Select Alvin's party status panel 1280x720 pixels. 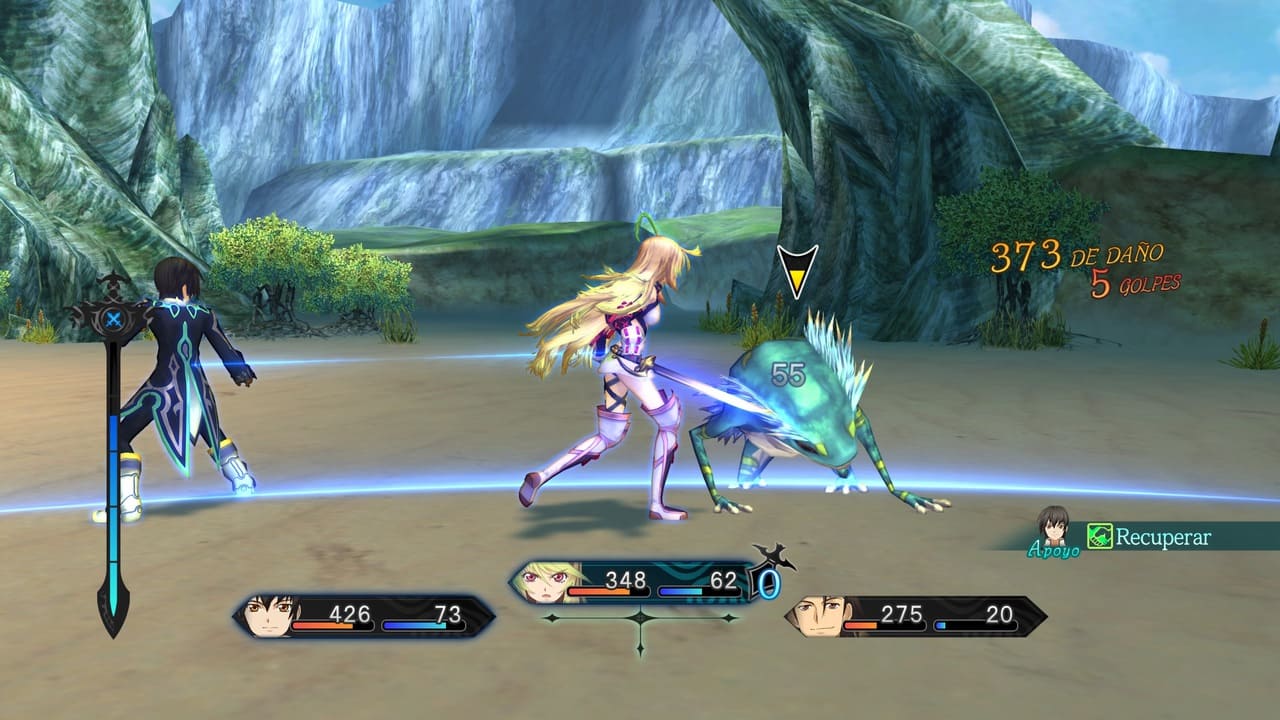coord(916,616)
